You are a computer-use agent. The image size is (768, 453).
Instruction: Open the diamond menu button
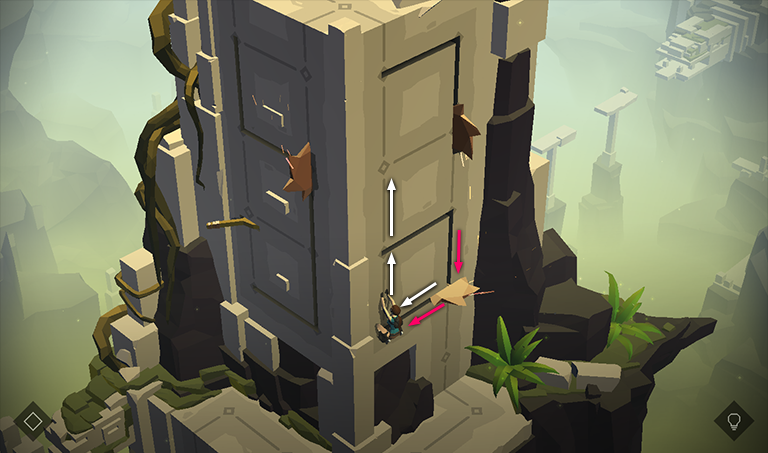coord(33,420)
